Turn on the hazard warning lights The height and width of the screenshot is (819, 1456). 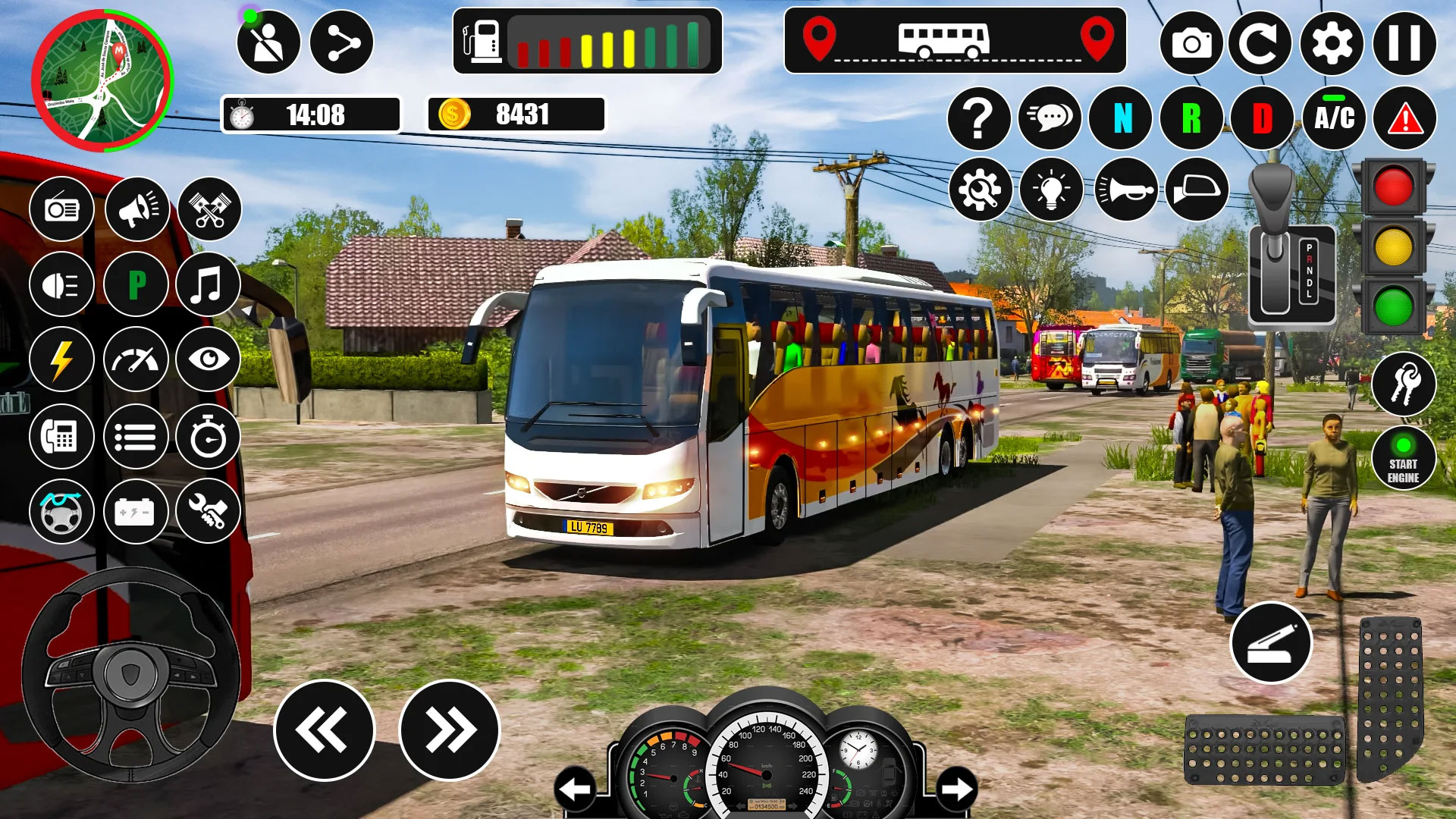tap(1405, 118)
